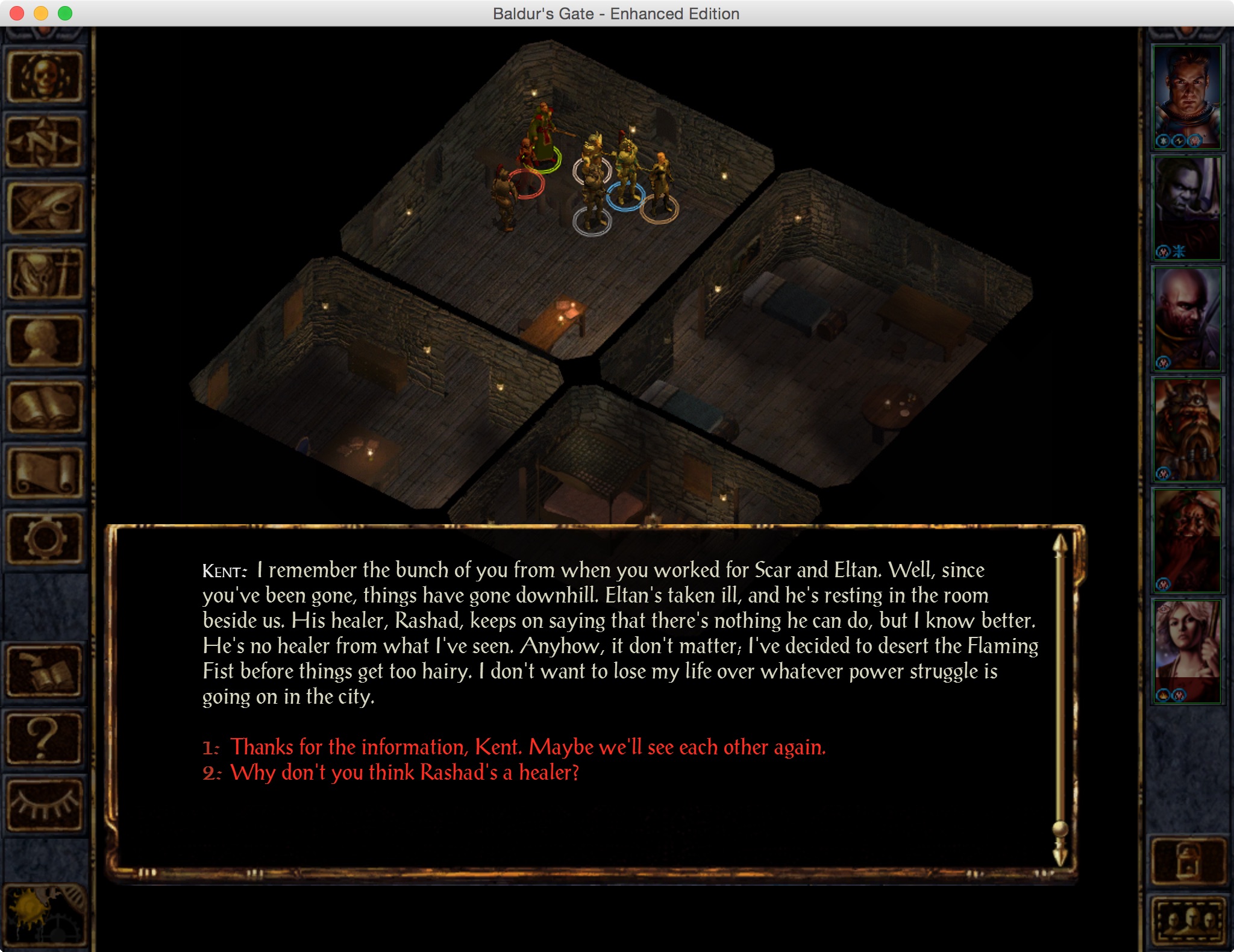The width and height of the screenshot is (1234, 952).
Task: Select the bald scarred man portrait
Action: [1186, 318]
